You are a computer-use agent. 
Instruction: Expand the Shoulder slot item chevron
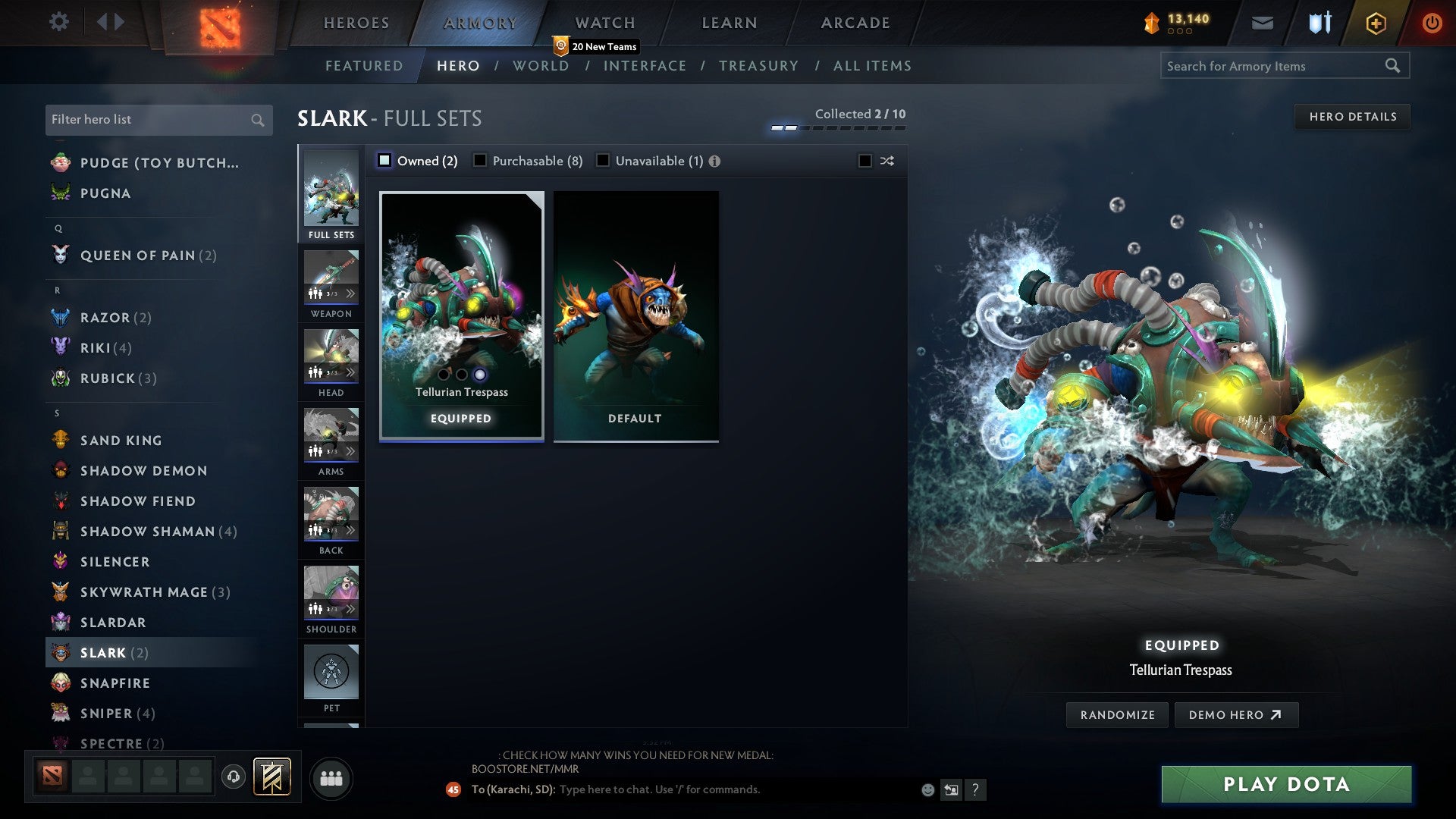pyautogui.click(x=351, y=607)
